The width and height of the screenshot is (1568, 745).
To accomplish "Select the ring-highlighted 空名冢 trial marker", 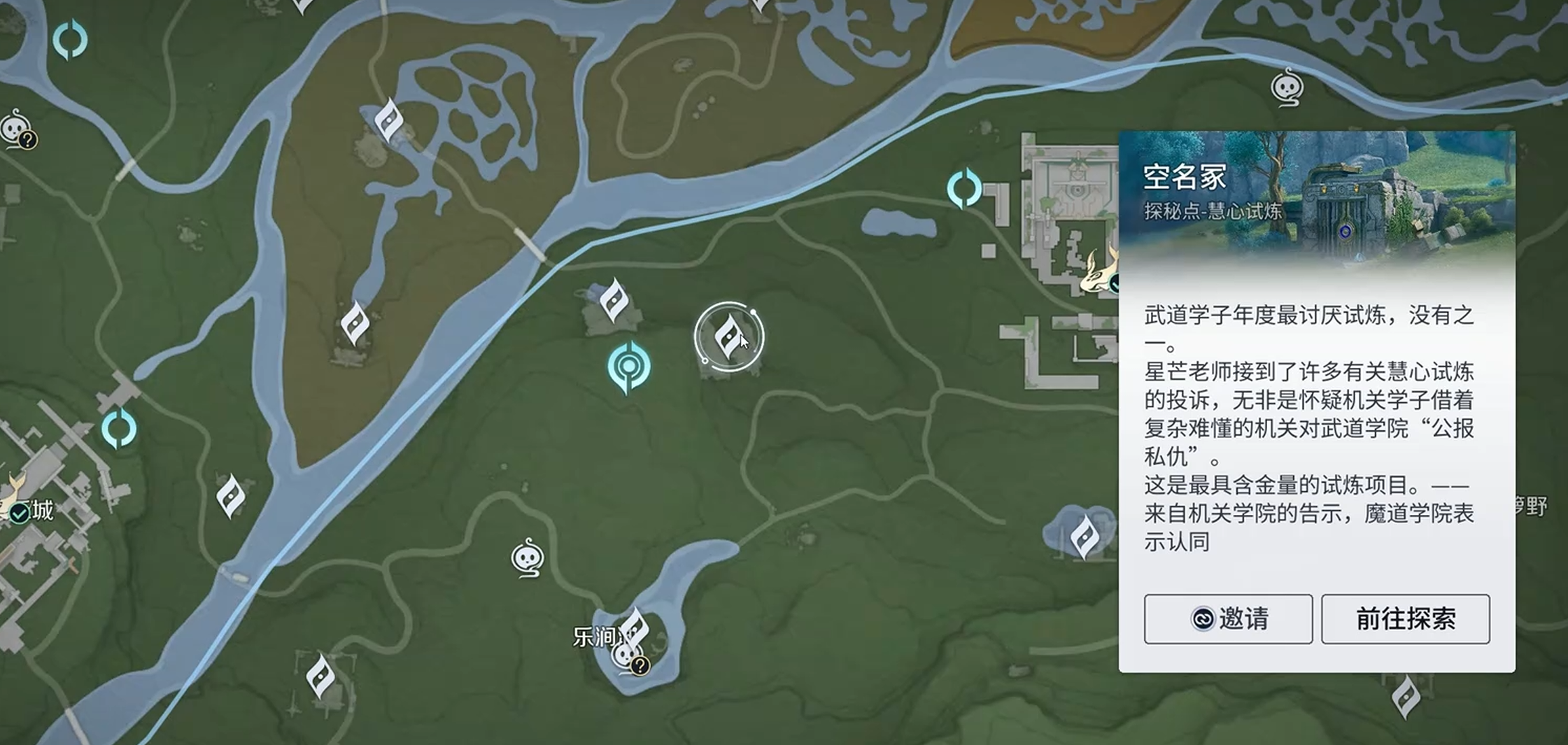I will point(728,336).
